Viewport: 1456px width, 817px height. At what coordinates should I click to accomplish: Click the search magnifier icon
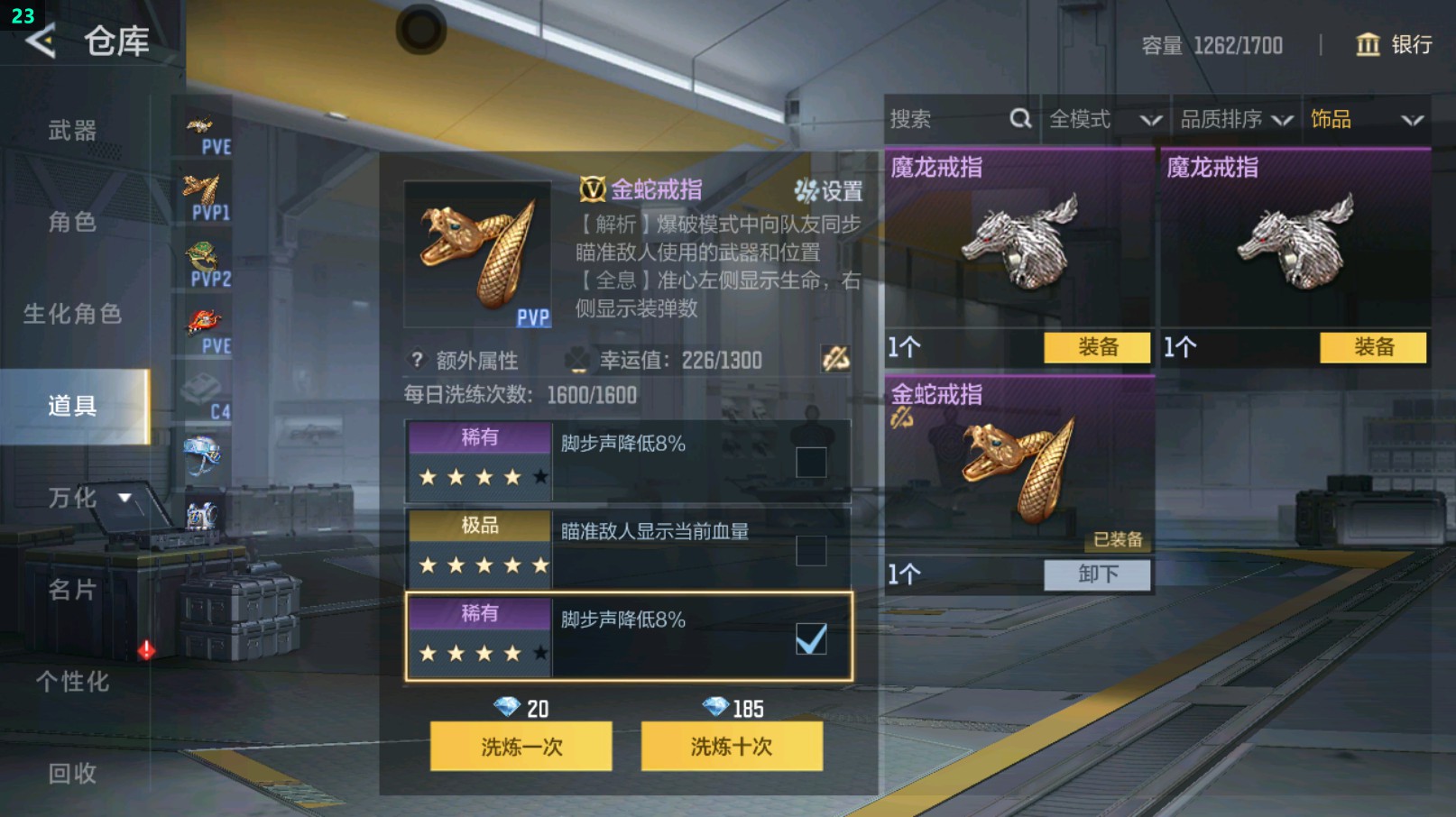point(1019,118)
